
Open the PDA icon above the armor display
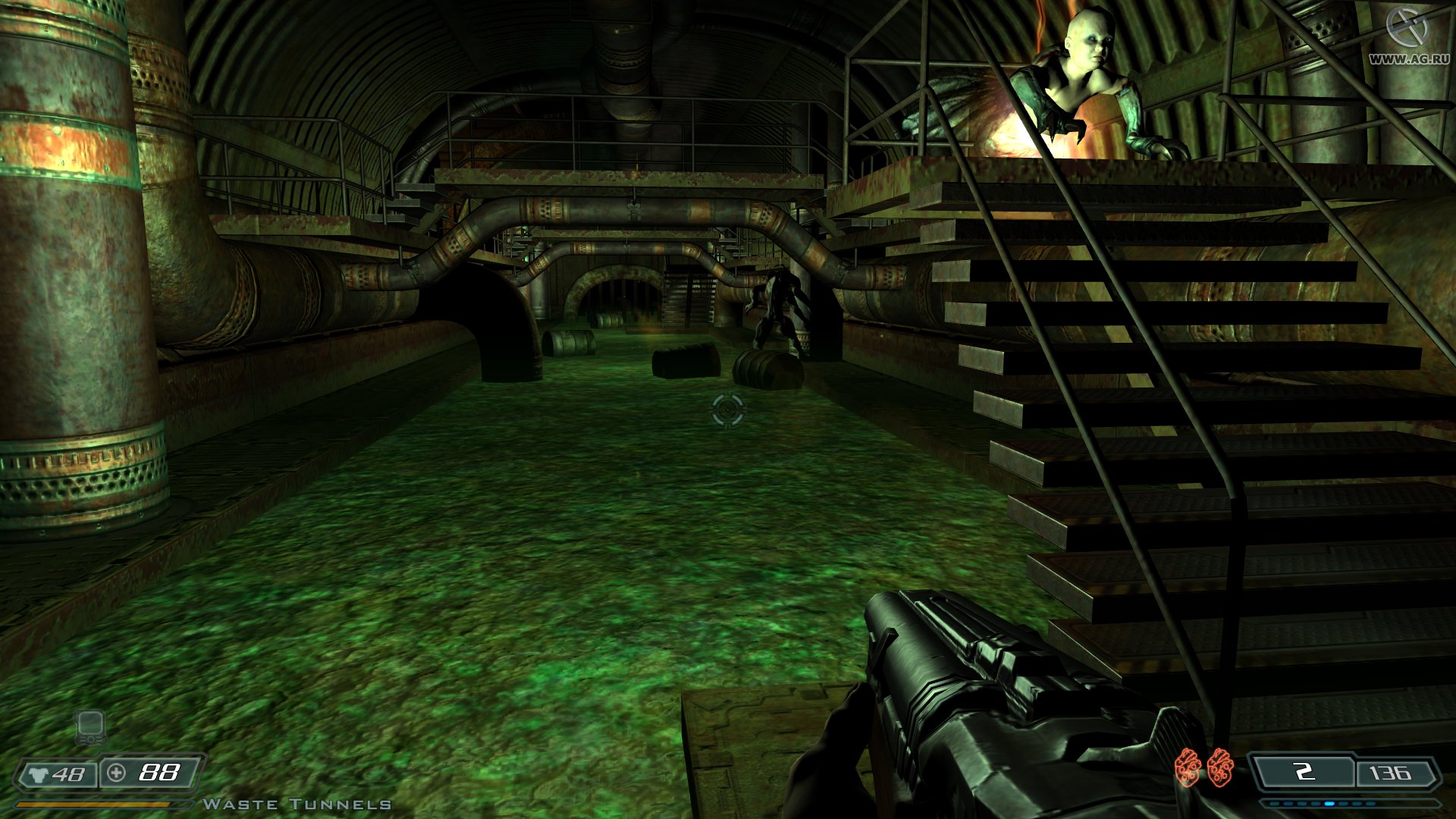pos(89,727)
